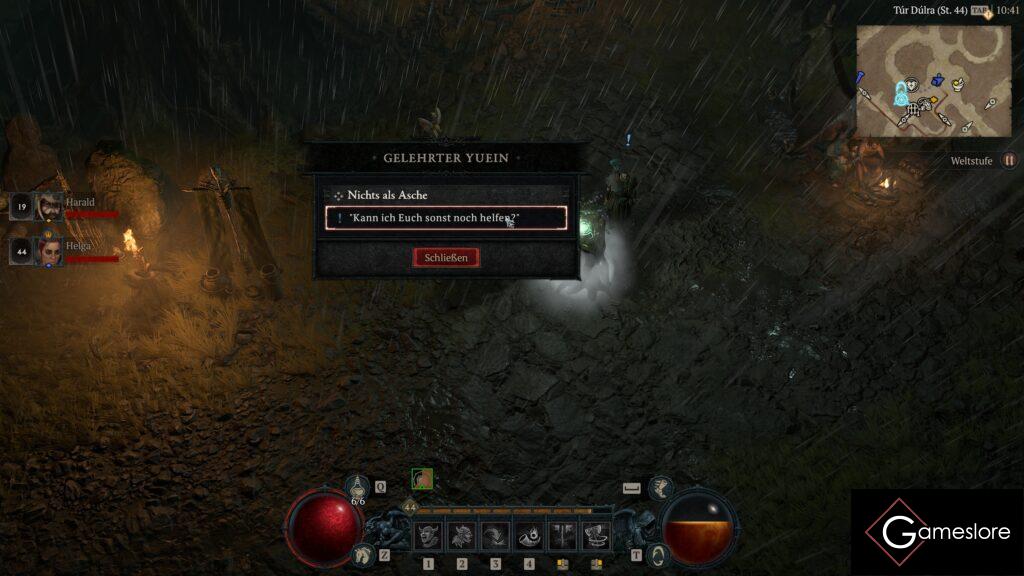Screen dimensions: 1024x576
Task: Click the horse mount icon
Action: pyautogui.click(x=361, y=554)
